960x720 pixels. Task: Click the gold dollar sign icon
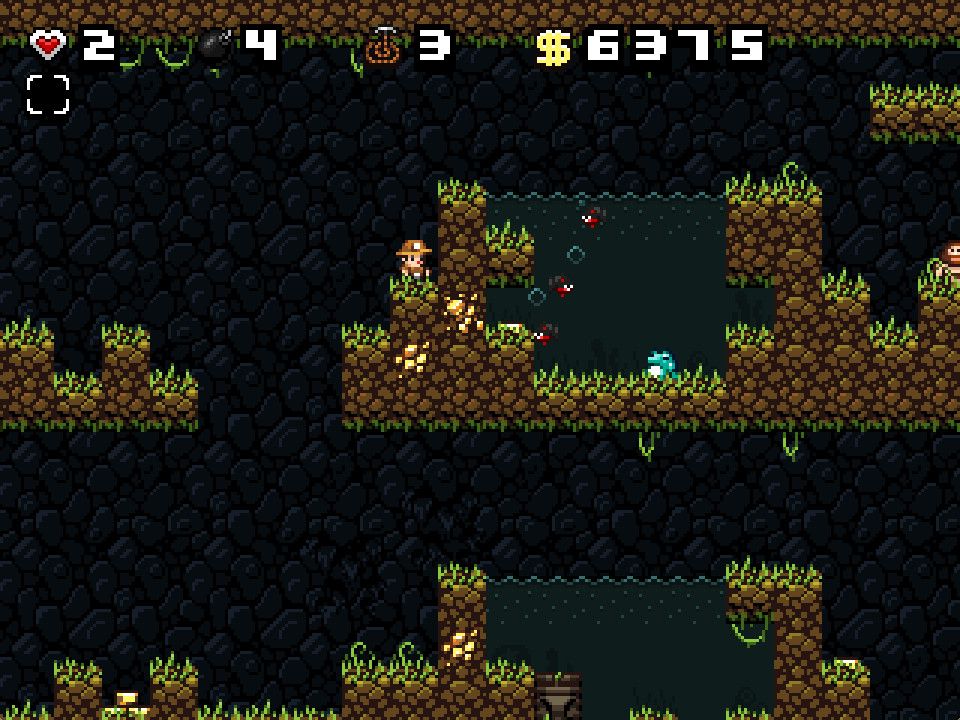(552, 46)
